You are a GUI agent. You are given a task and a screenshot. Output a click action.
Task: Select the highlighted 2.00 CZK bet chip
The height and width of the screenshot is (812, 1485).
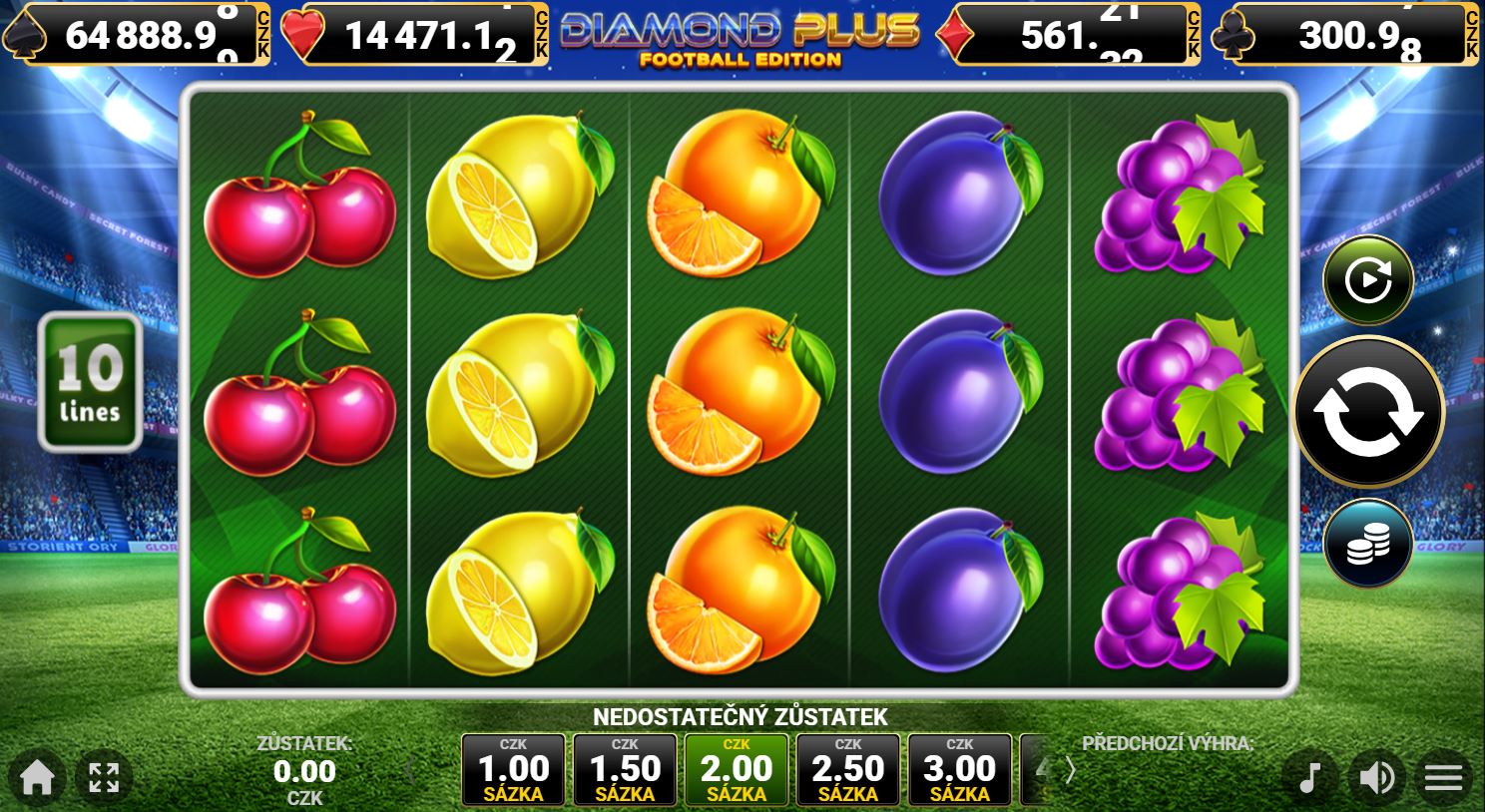pos(737,769)
